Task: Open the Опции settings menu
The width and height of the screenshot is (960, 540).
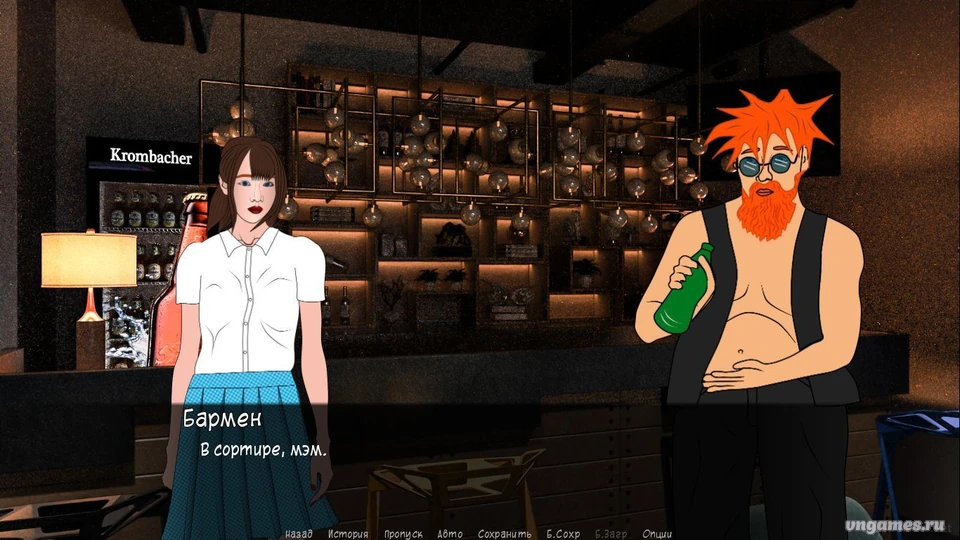Action: tap(657, 534)
